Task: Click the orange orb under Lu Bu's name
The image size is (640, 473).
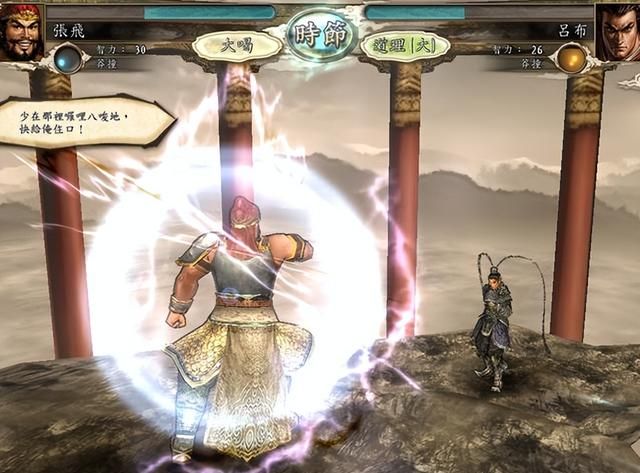Action: coord(571,58)
